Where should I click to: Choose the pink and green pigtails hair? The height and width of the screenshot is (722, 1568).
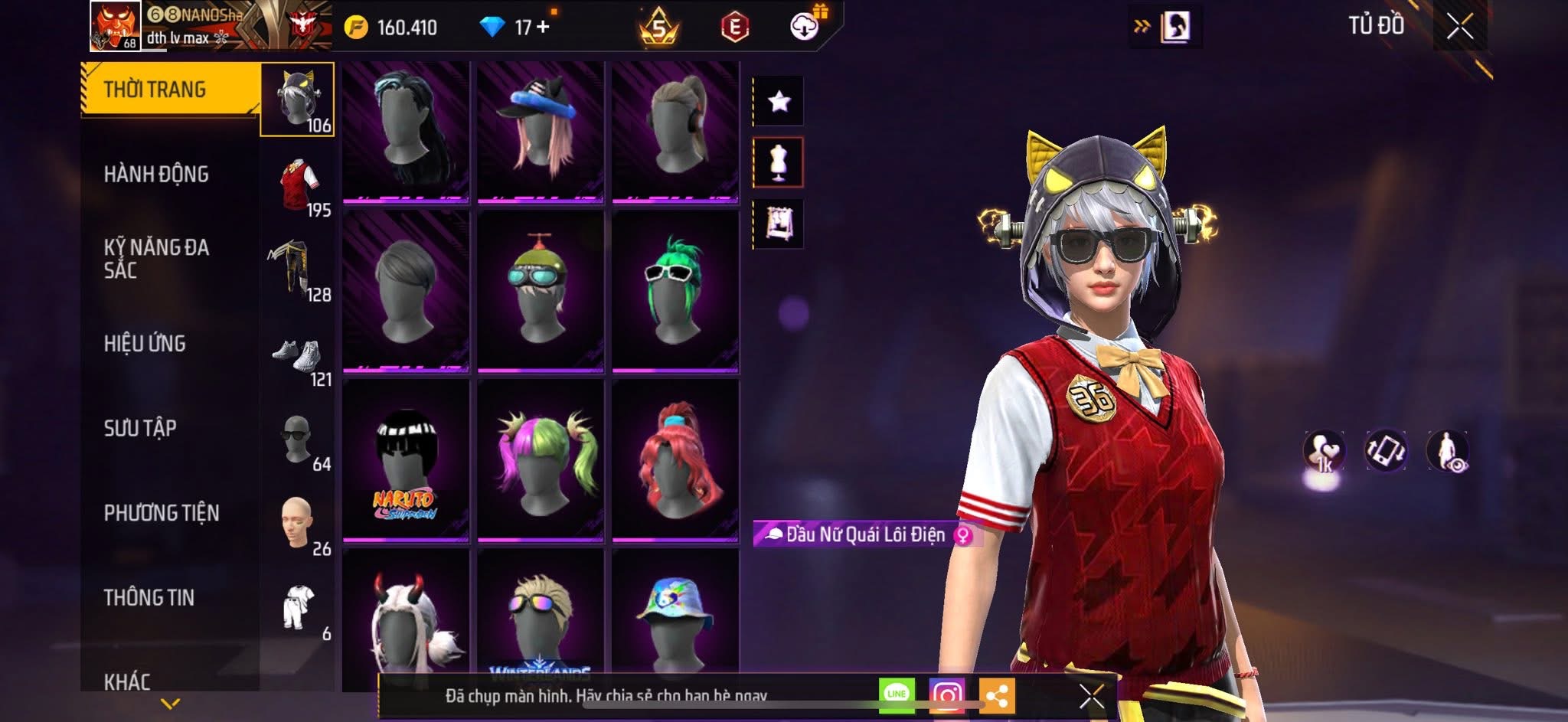click(540, 461)
